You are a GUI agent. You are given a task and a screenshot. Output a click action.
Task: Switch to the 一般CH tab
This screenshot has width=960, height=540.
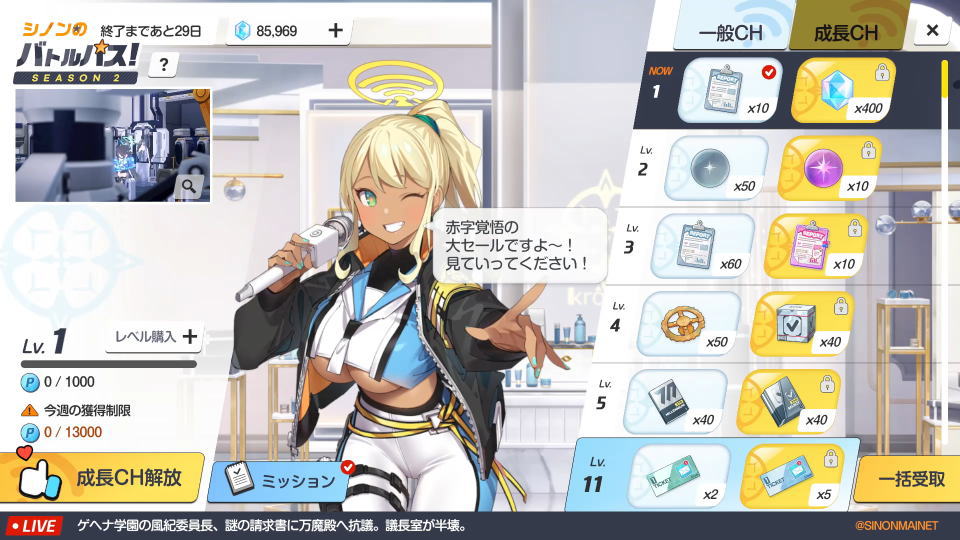coord(730,33)
